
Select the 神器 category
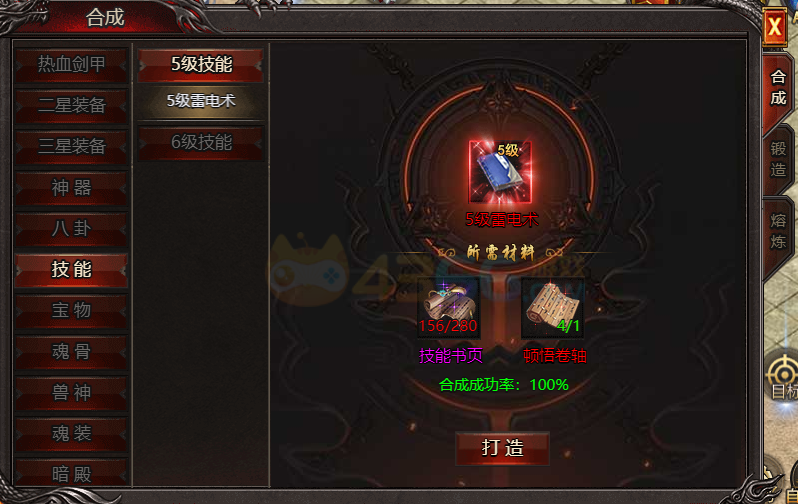point(71,187)
